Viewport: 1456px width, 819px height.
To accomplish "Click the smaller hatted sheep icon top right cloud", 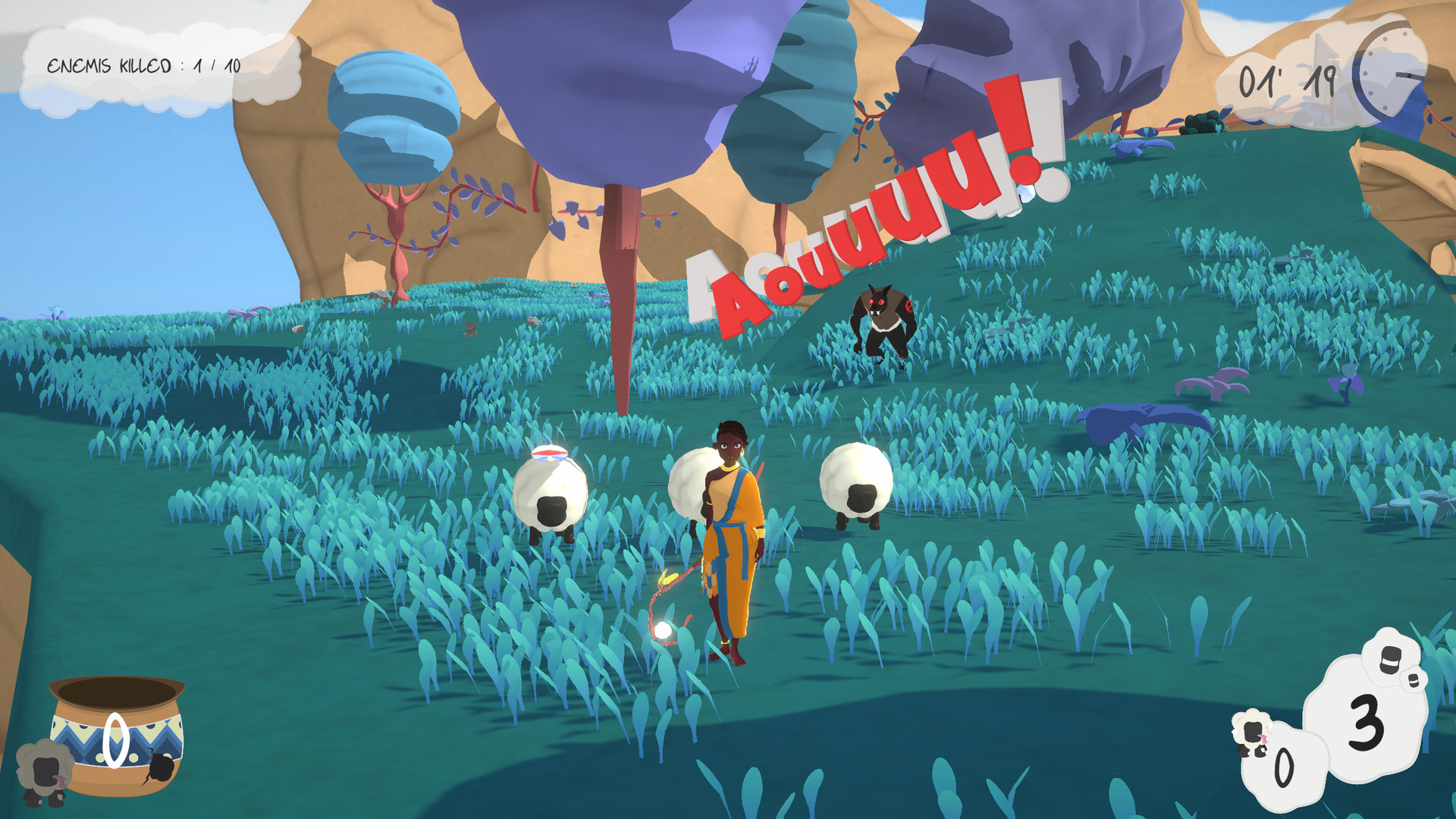I will pos(1413,680).
